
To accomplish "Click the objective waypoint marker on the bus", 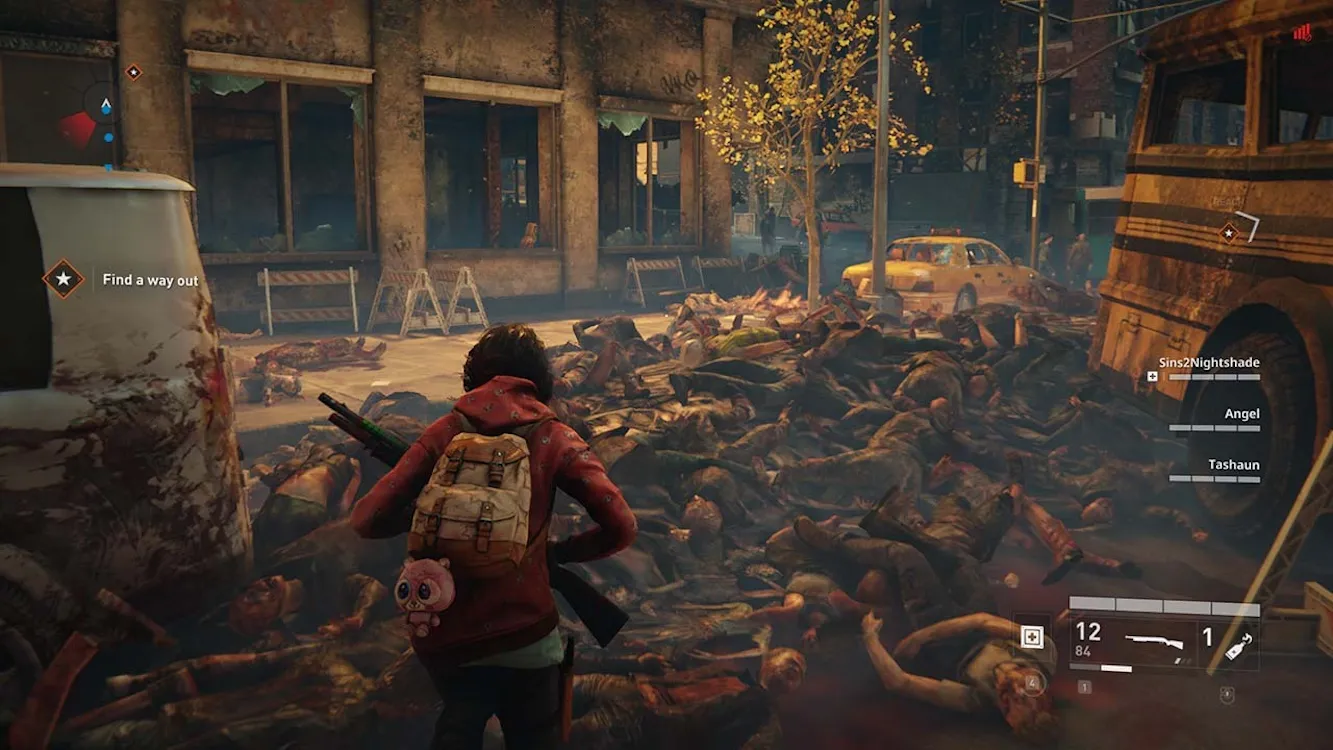I will tap(1229, 233).
